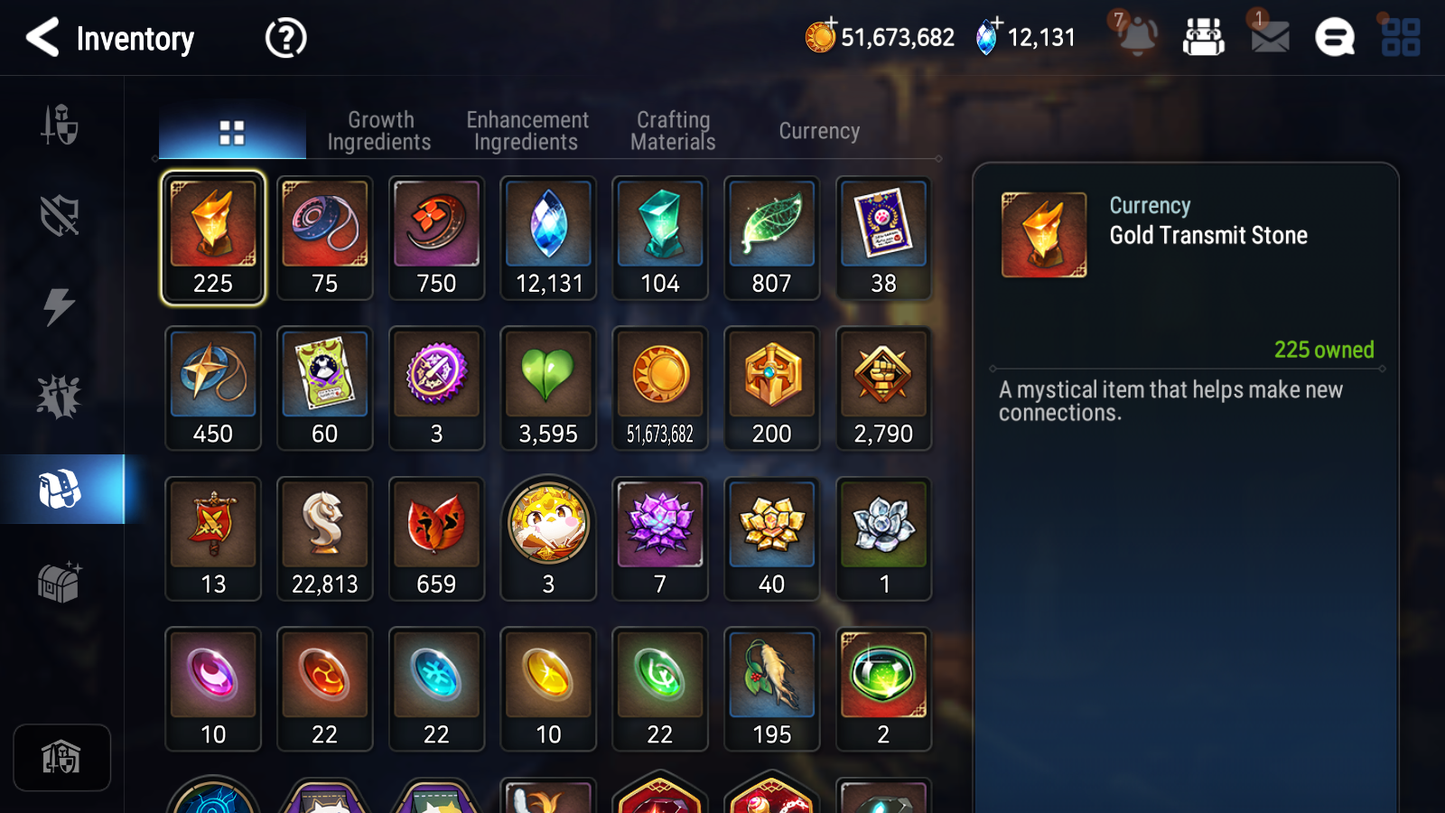Select the Gold Transmit Stone item

[x=212, y=237]
